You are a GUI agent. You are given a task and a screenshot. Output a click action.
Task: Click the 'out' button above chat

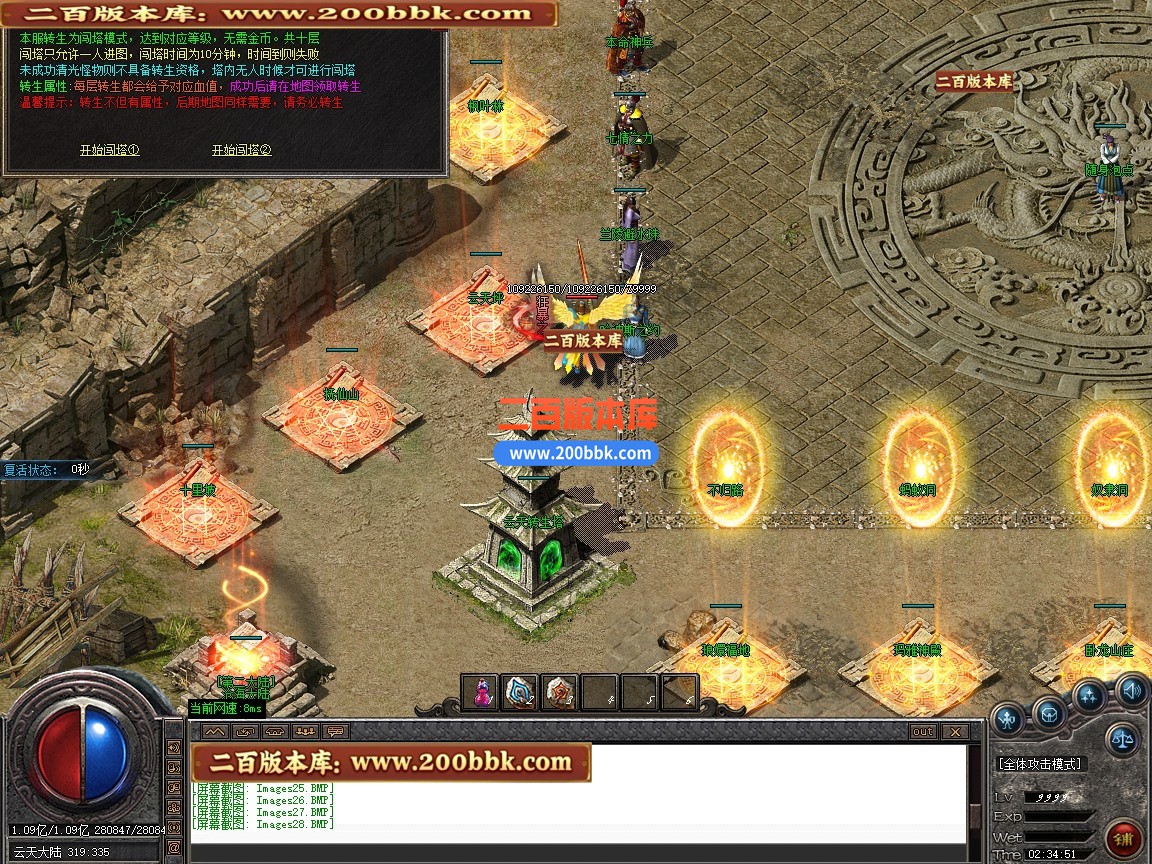click(x=922, y=732)
